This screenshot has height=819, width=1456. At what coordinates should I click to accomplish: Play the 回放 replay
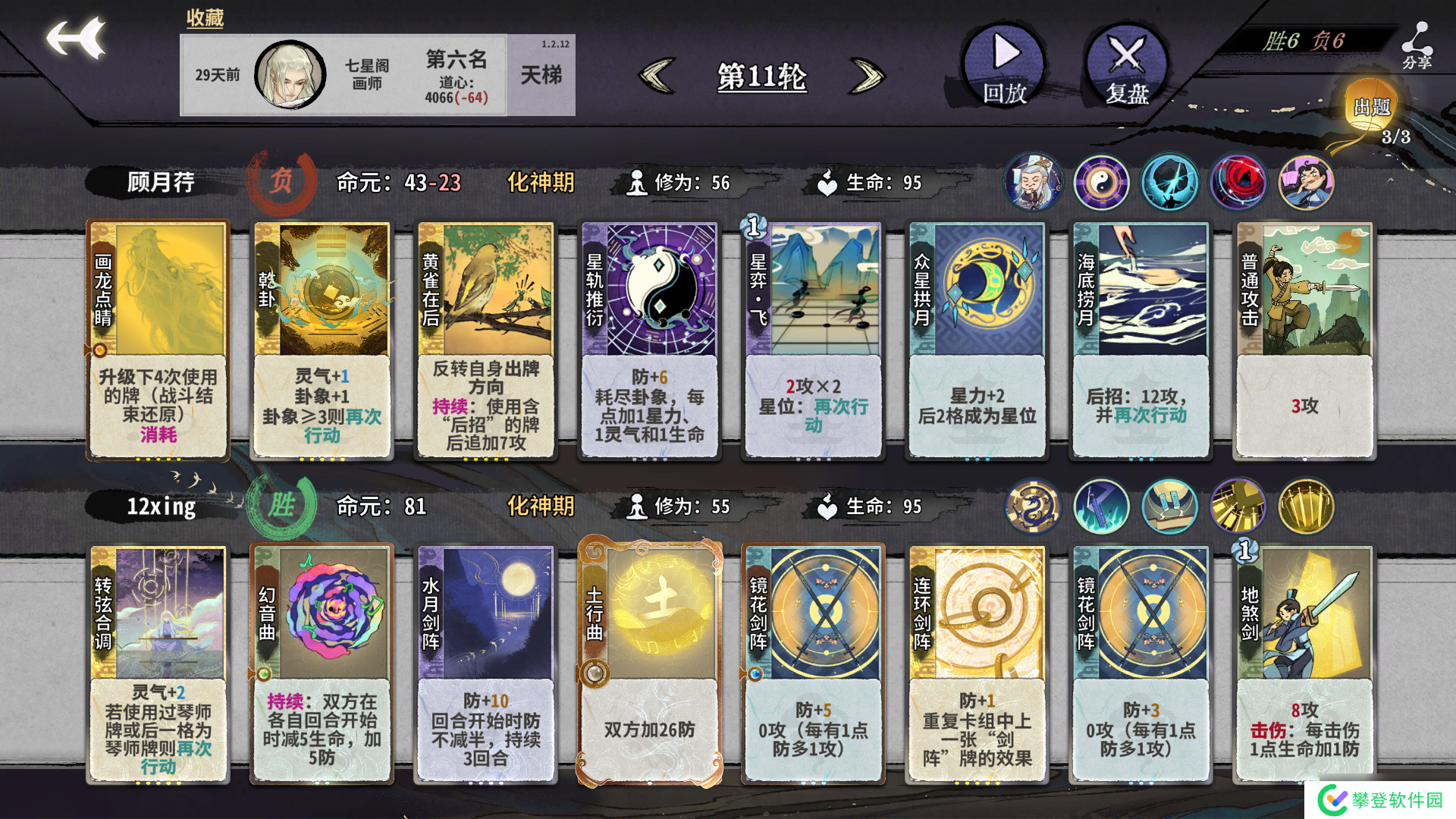[x=1004, y=64]
